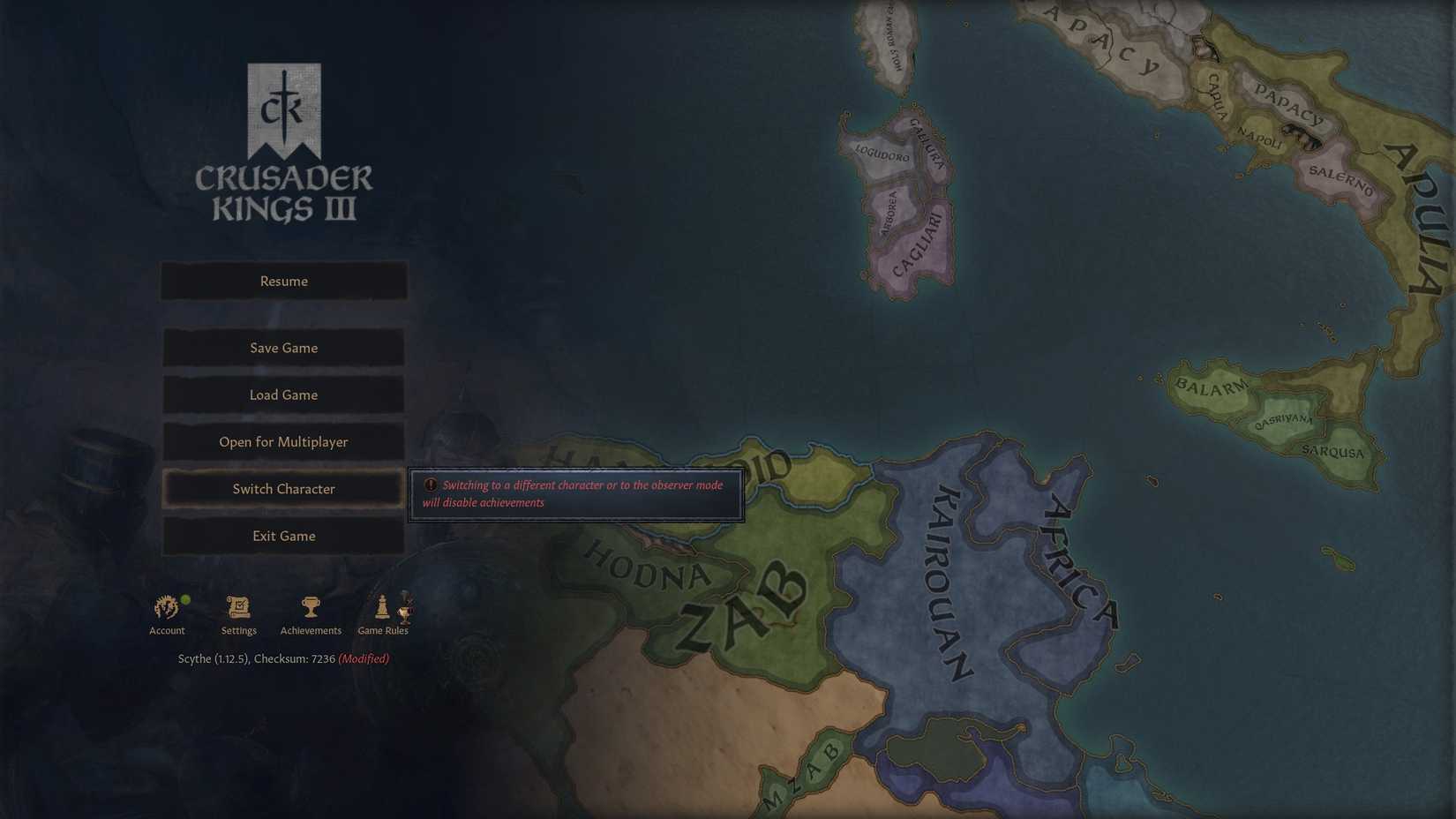The image size is (1456, 819).
Task: Open the session for Multiplayer
Action: point(282,441)
